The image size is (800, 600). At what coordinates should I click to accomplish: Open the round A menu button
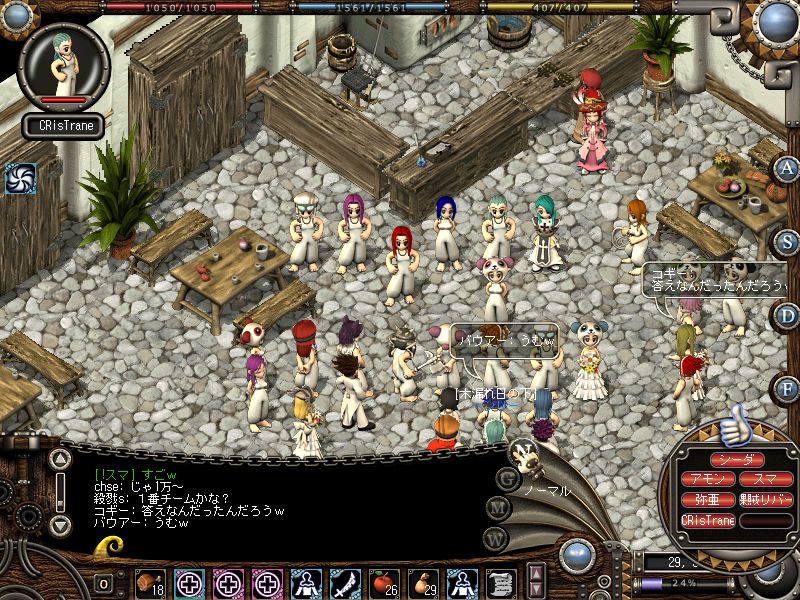[788, 168]
